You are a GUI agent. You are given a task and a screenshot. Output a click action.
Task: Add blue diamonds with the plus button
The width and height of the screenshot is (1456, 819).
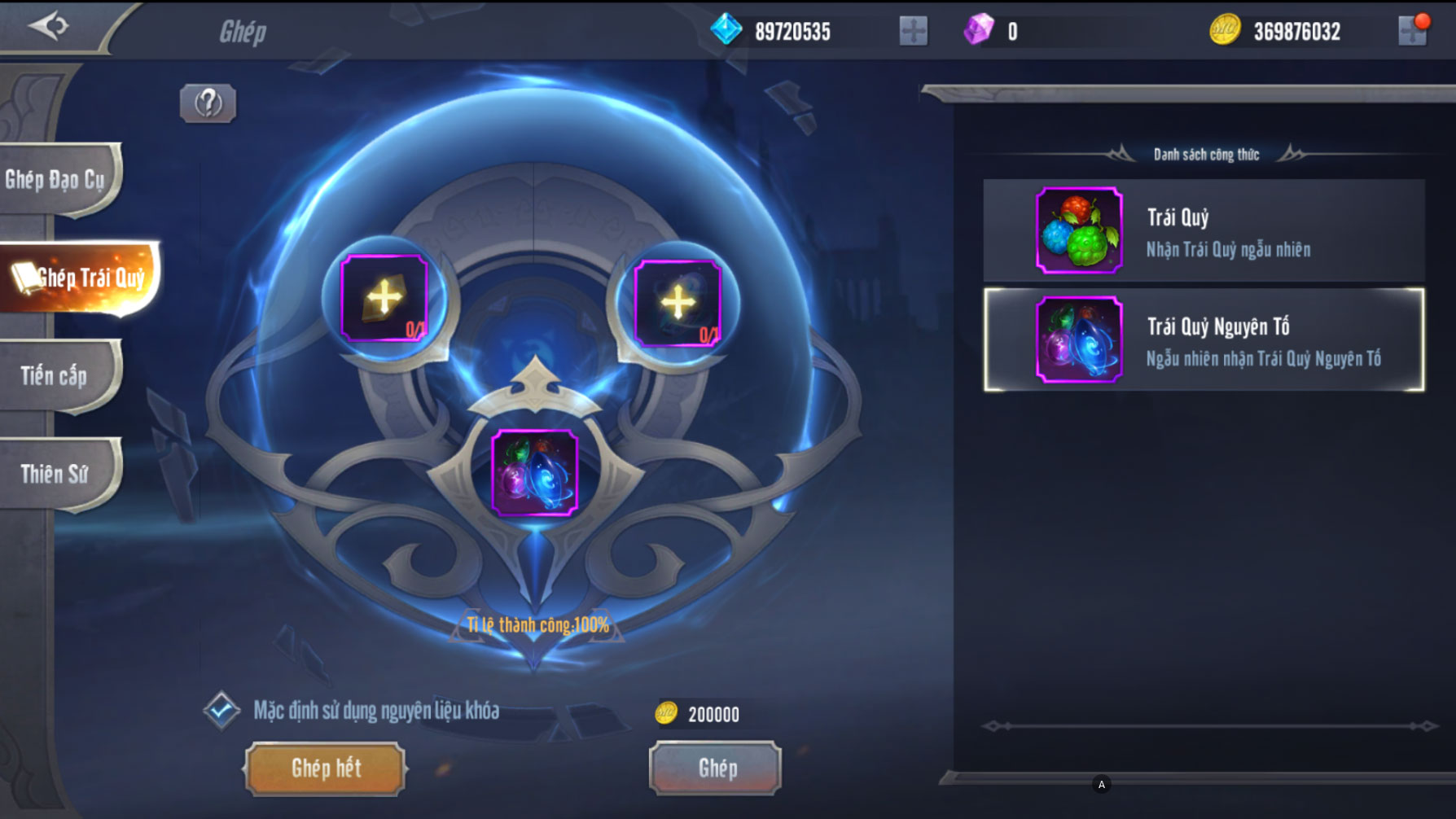[x=913, y=32]
